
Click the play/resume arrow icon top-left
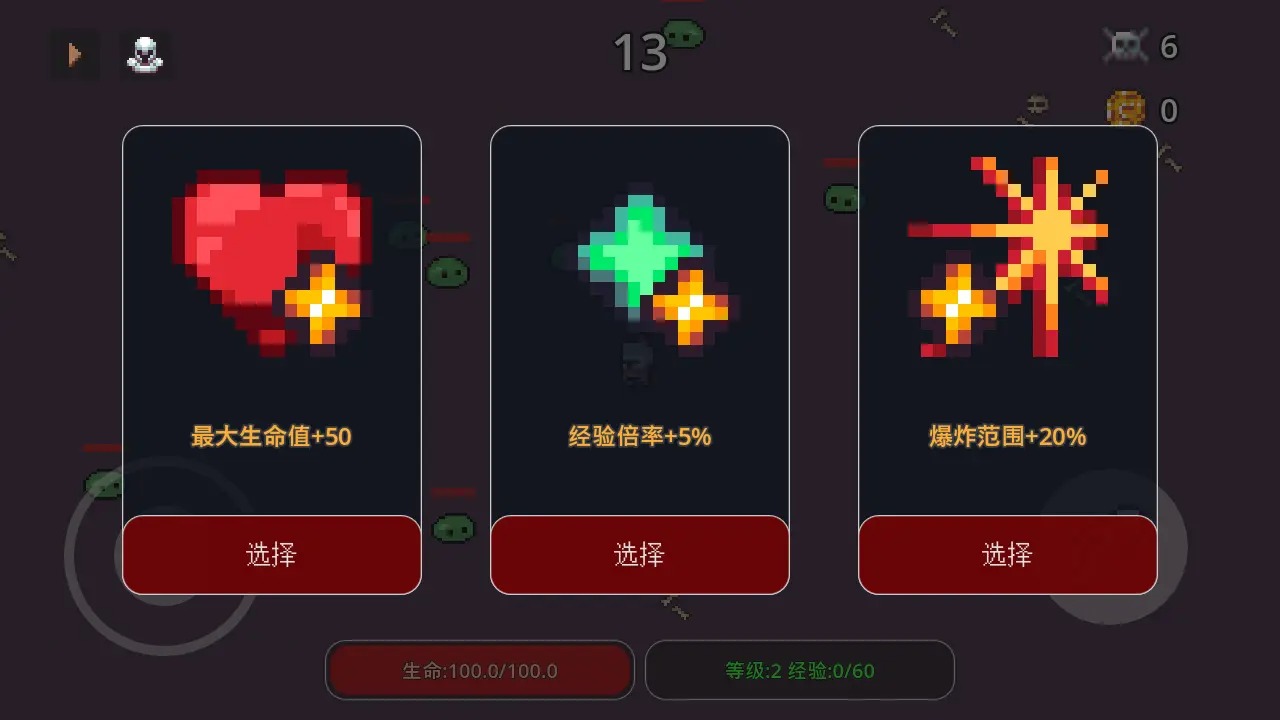pyautogui.click(x=73, y=55)
